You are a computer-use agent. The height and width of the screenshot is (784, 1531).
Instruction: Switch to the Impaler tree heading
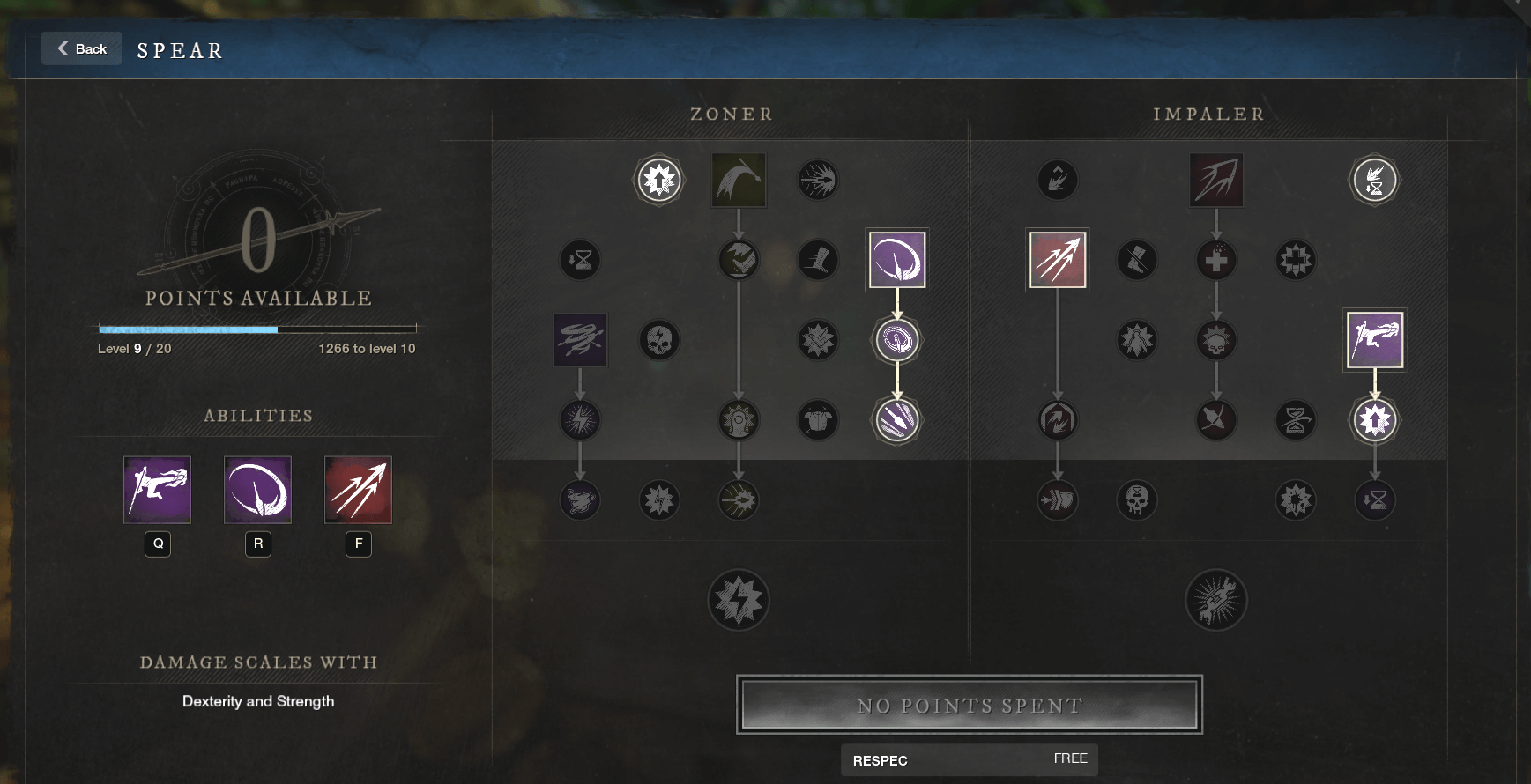point(1208,114)
